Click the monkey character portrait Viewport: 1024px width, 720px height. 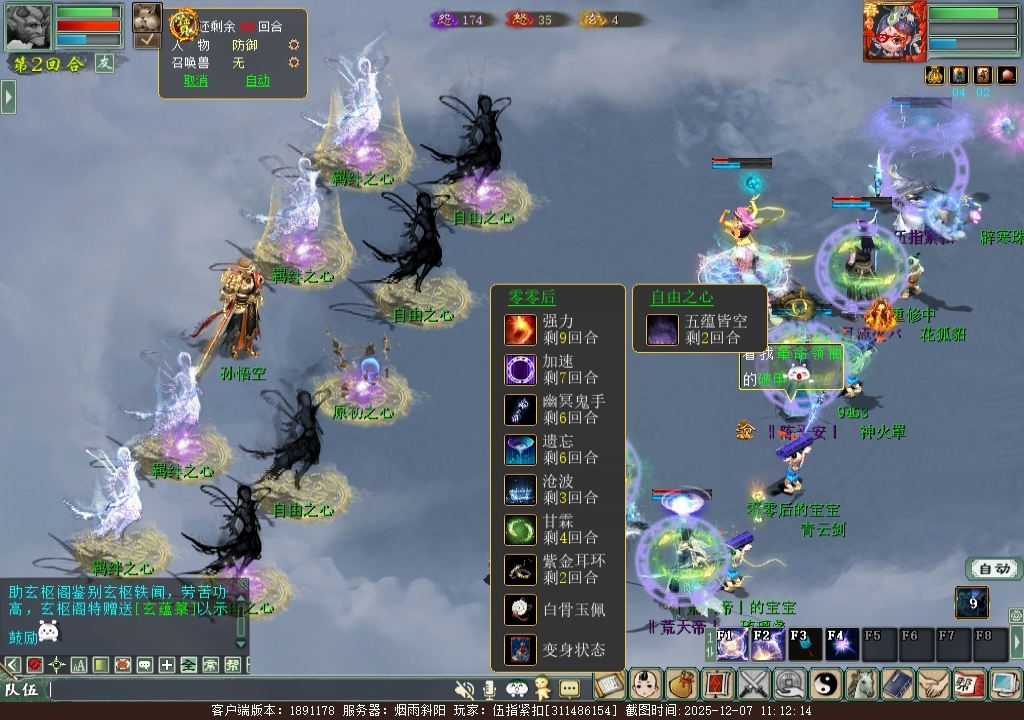coord(28,27)
